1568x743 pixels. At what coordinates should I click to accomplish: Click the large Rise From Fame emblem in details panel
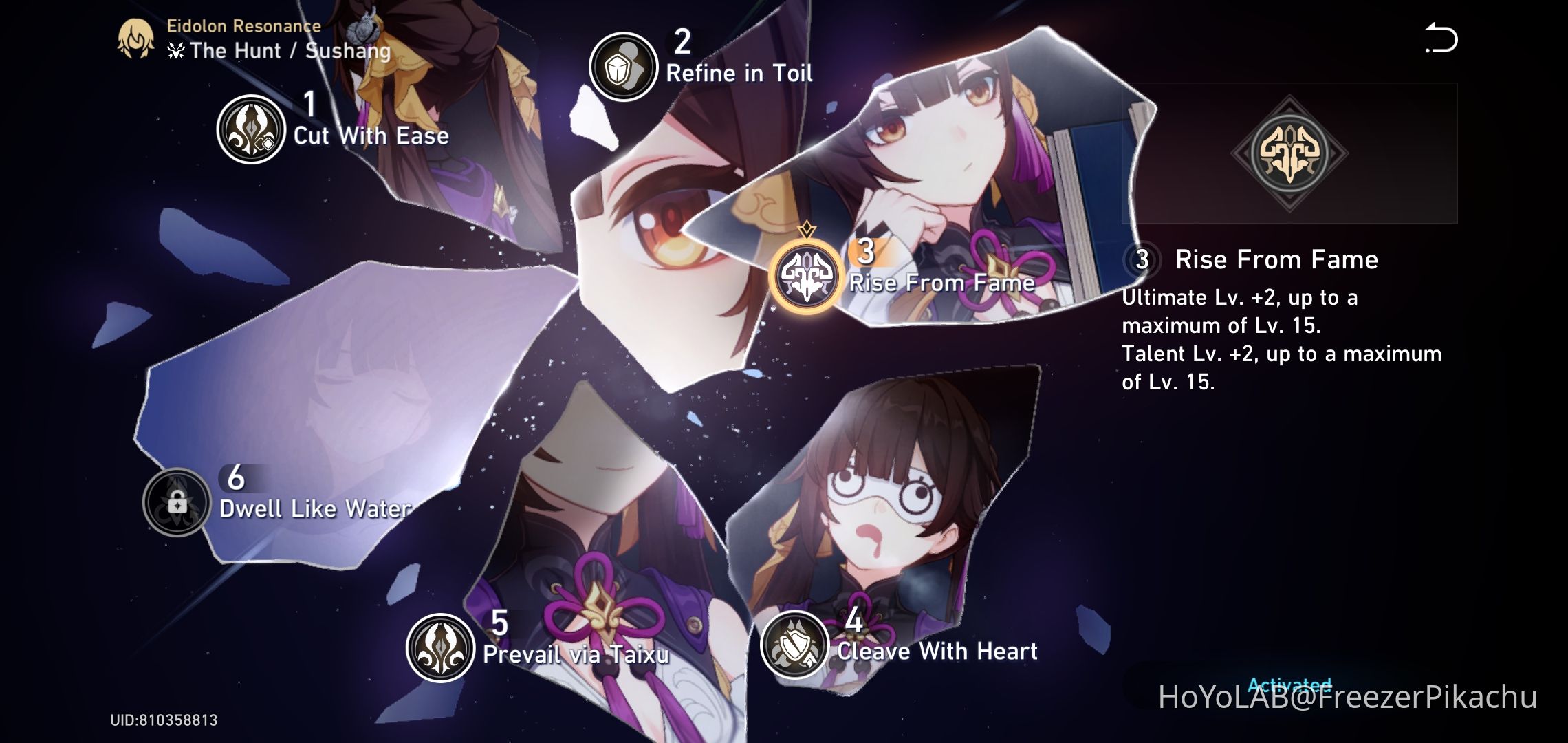(1292, 154)
